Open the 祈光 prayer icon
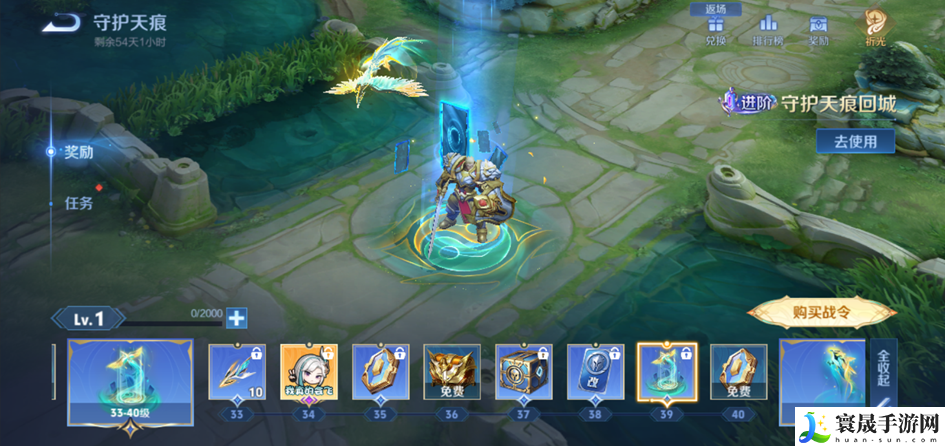 pyautogui.click(x=876, y=27)
